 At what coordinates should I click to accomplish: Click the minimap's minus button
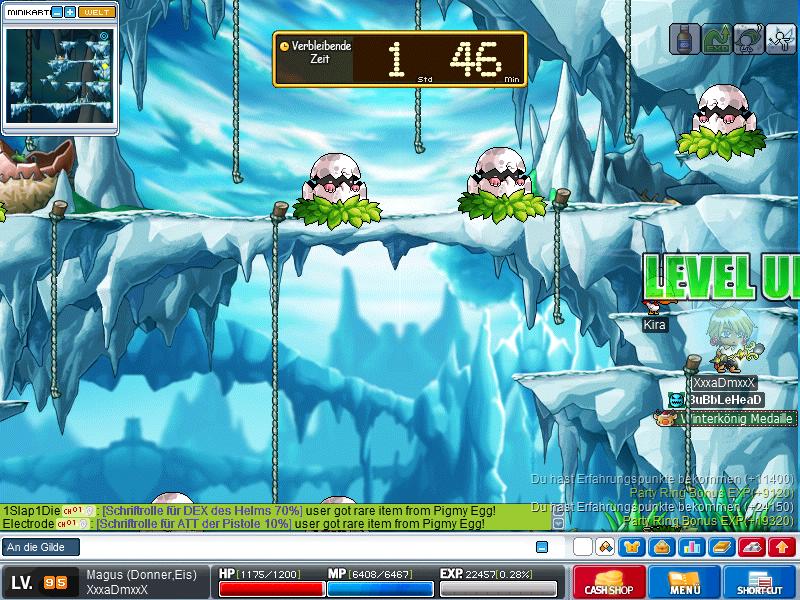tap(57, 12)
